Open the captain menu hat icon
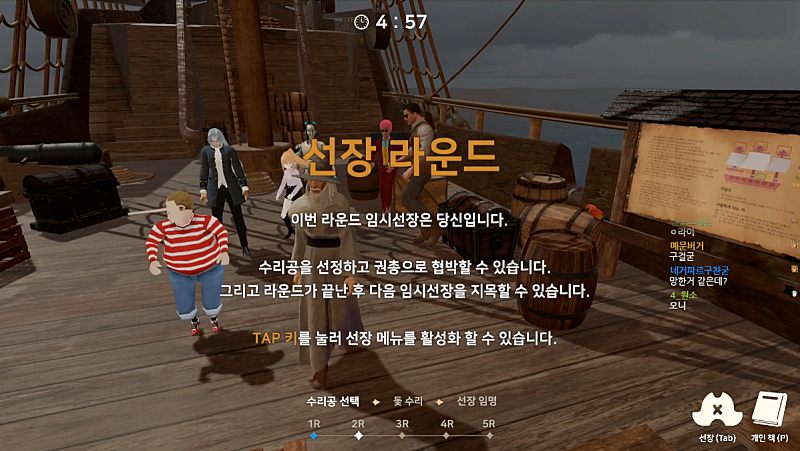Screen dimensions: 800x451 point(718,410)
